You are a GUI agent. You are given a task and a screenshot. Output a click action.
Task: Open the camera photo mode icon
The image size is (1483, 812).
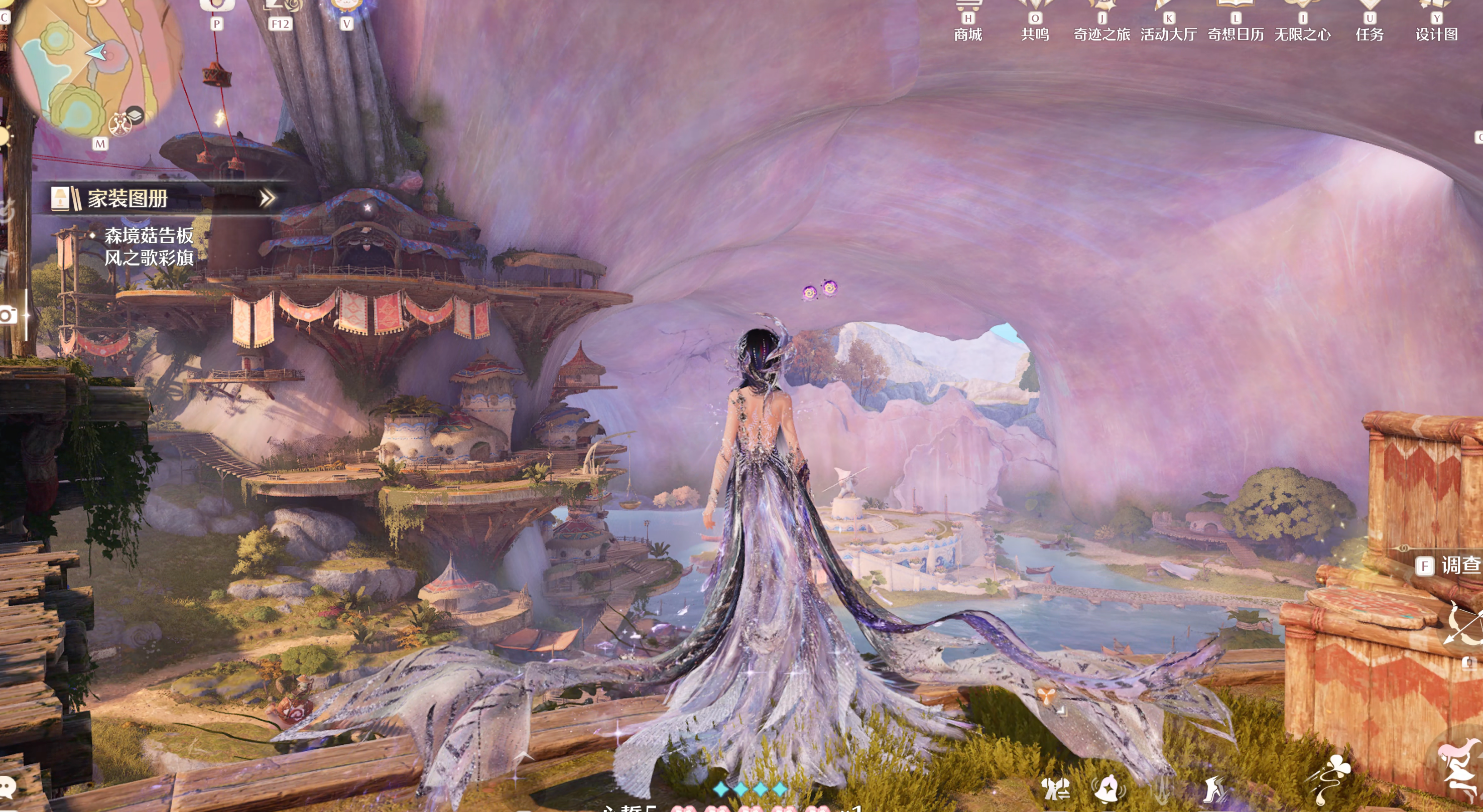click(x=8, y=315)
